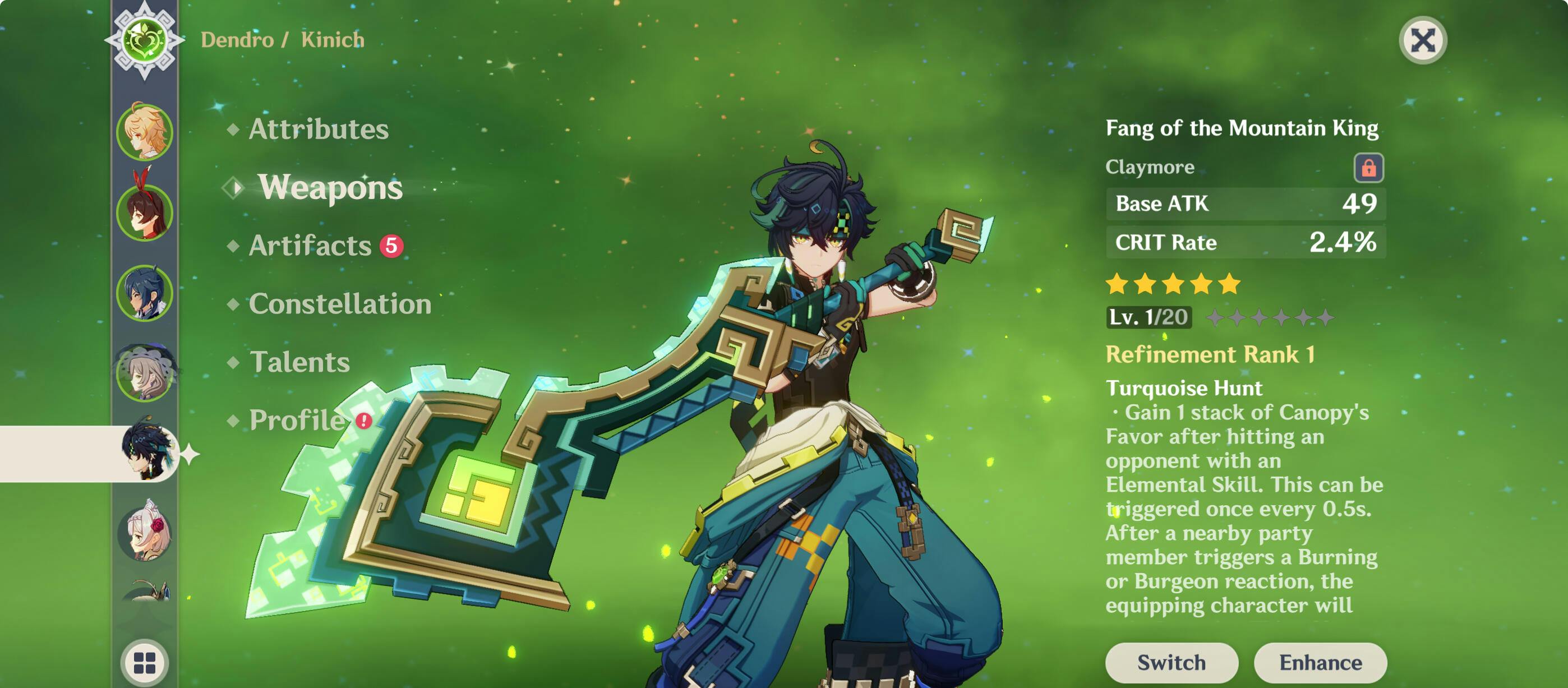Choose the white-haired character with red flower
This screenshot has width=1568, height=688.
coord(146,533)
